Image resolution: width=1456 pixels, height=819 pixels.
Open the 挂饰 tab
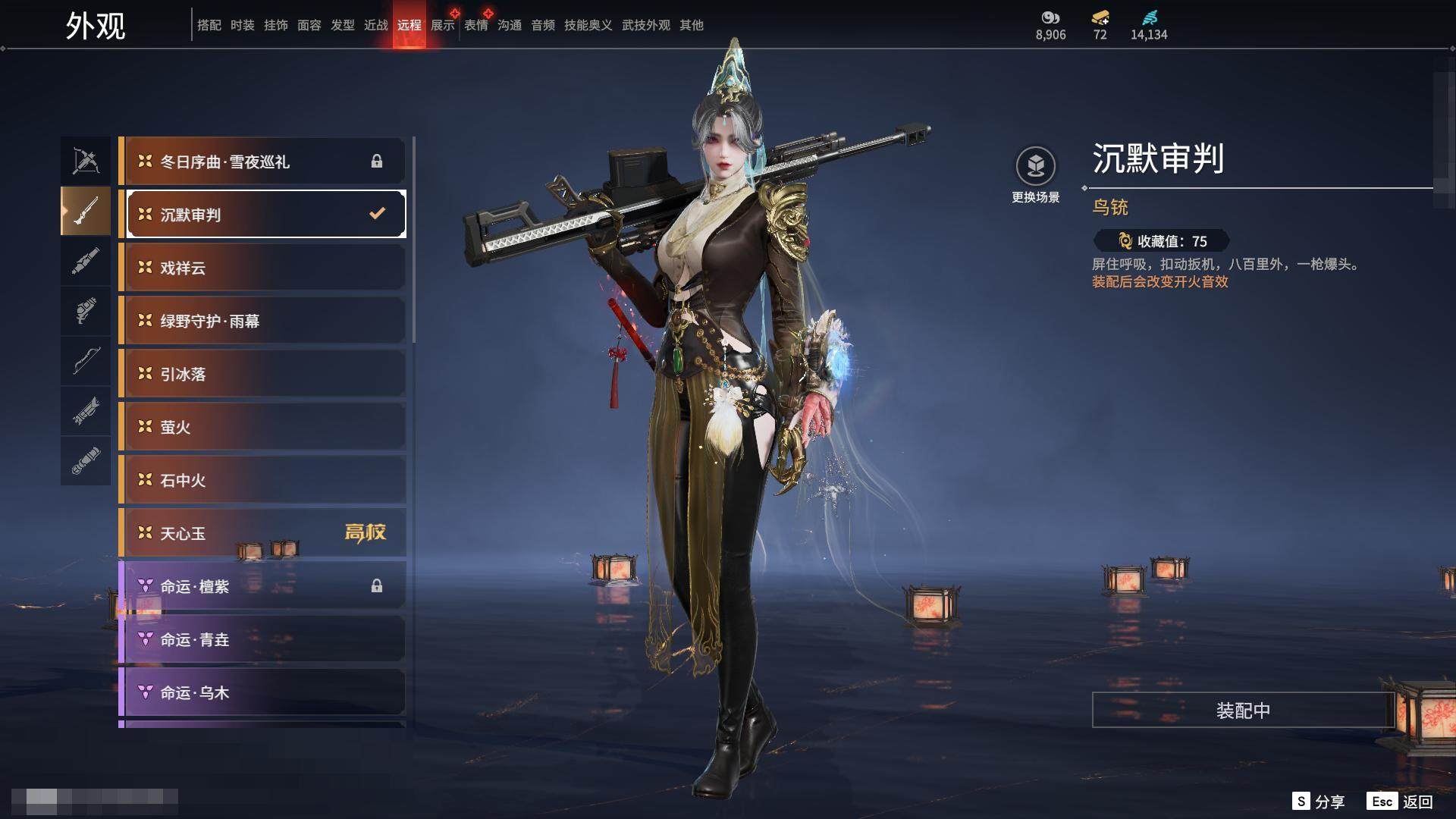click(275, 25)
